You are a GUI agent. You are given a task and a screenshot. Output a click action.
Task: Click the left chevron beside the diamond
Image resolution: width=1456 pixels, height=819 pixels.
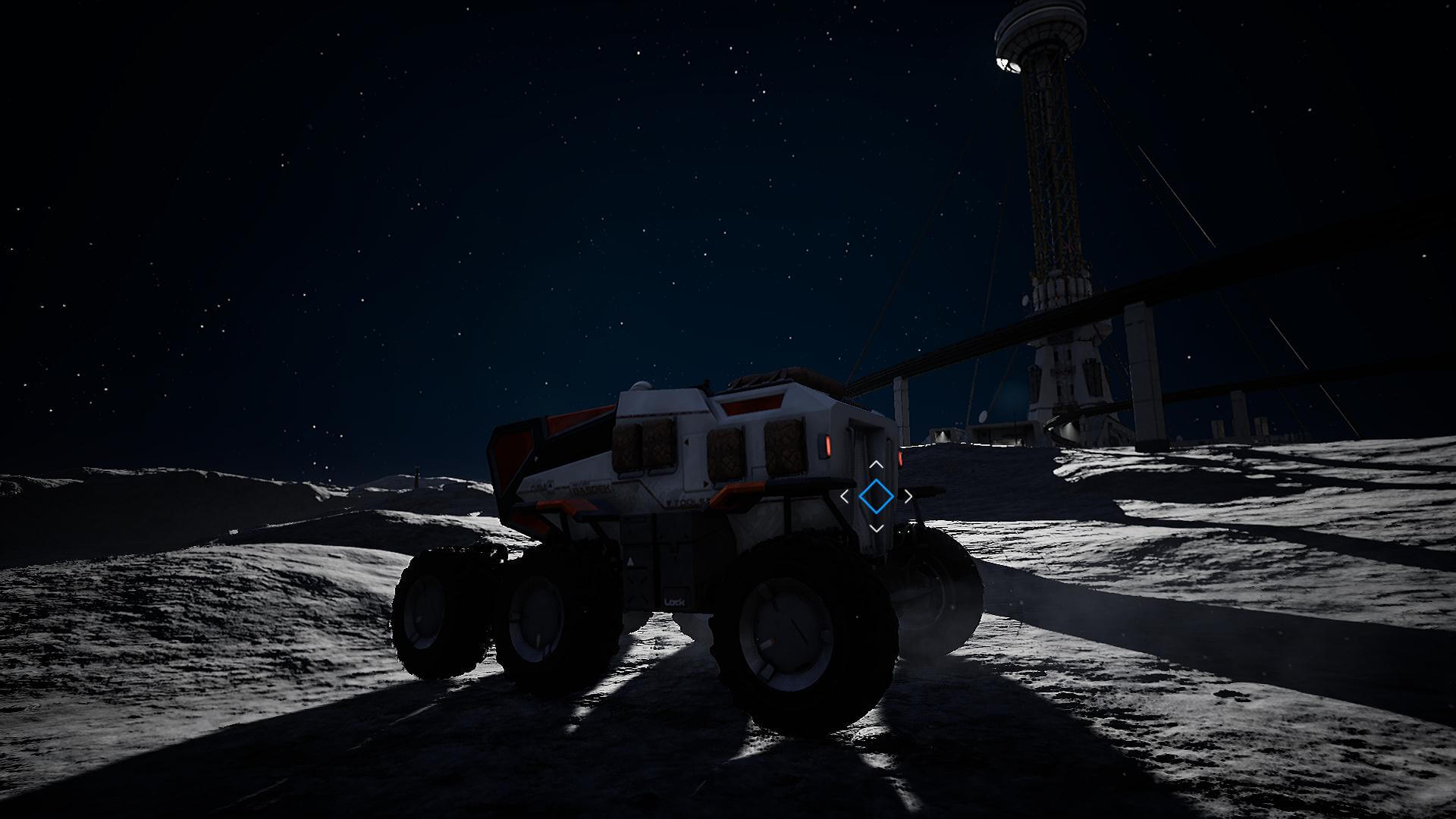pos(845,497)
